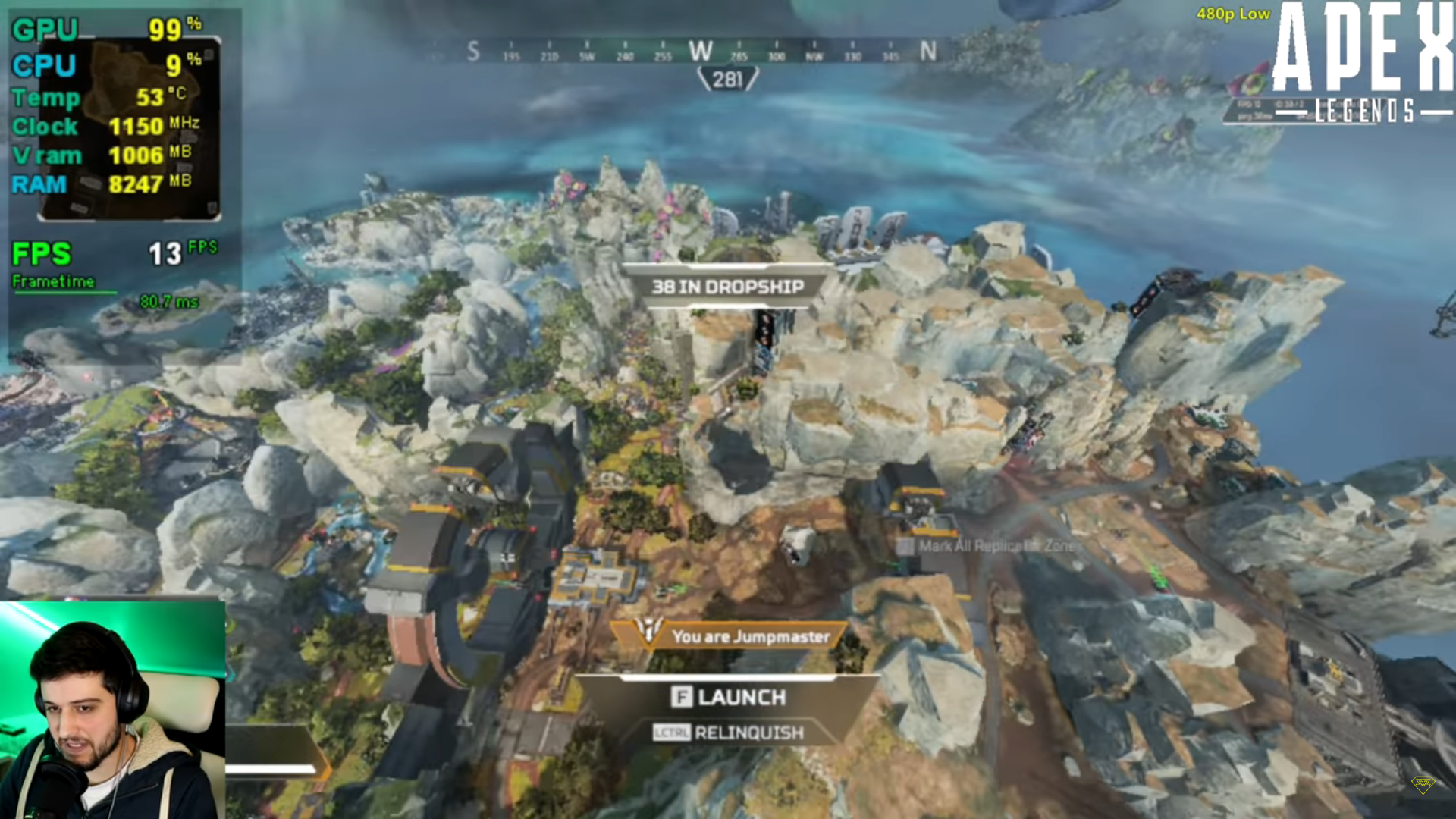Viewport: 1456px width, 819px height.
Task: Click the streamer webcam overlay
Action: pyautogui.click(x=112, y=710)
